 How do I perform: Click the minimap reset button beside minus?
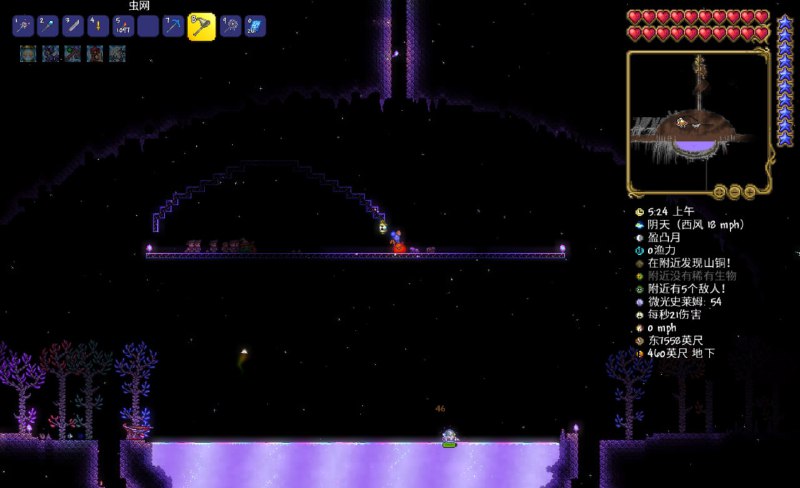(720, 191)
